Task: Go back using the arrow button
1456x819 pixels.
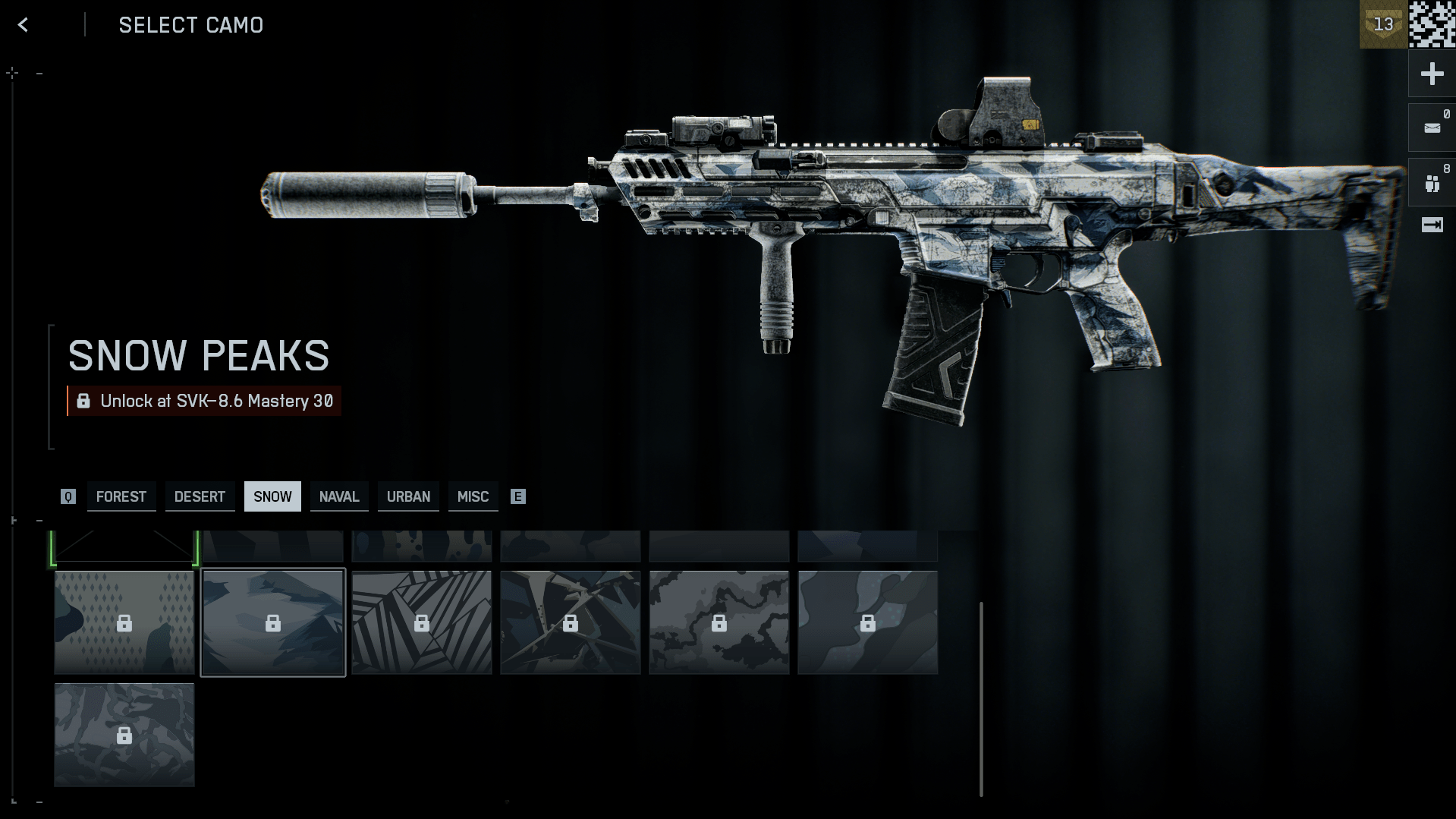Action: [23, 25]
